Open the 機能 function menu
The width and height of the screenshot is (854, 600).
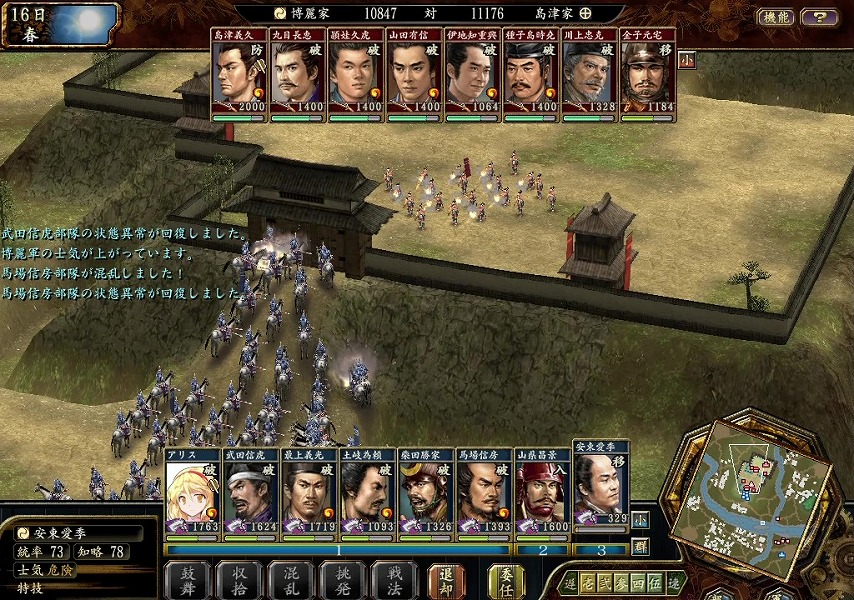[775, 17]
